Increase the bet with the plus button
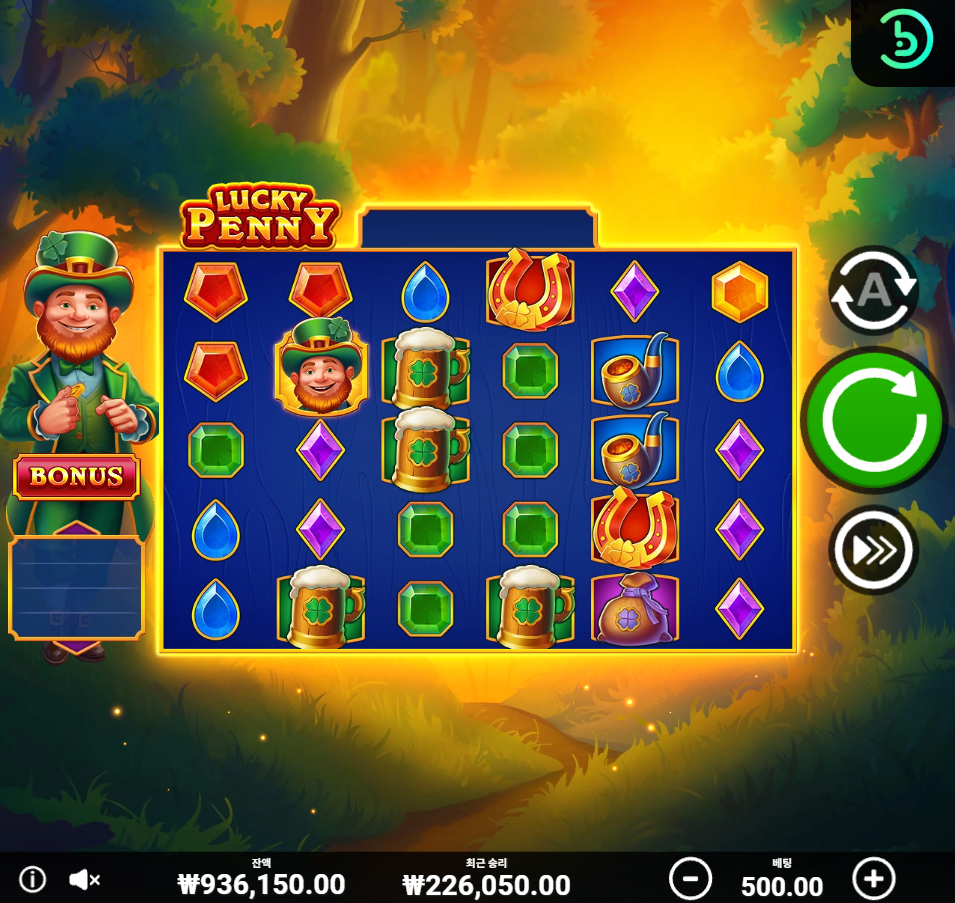The image size is (955, 903). [873, 879]
